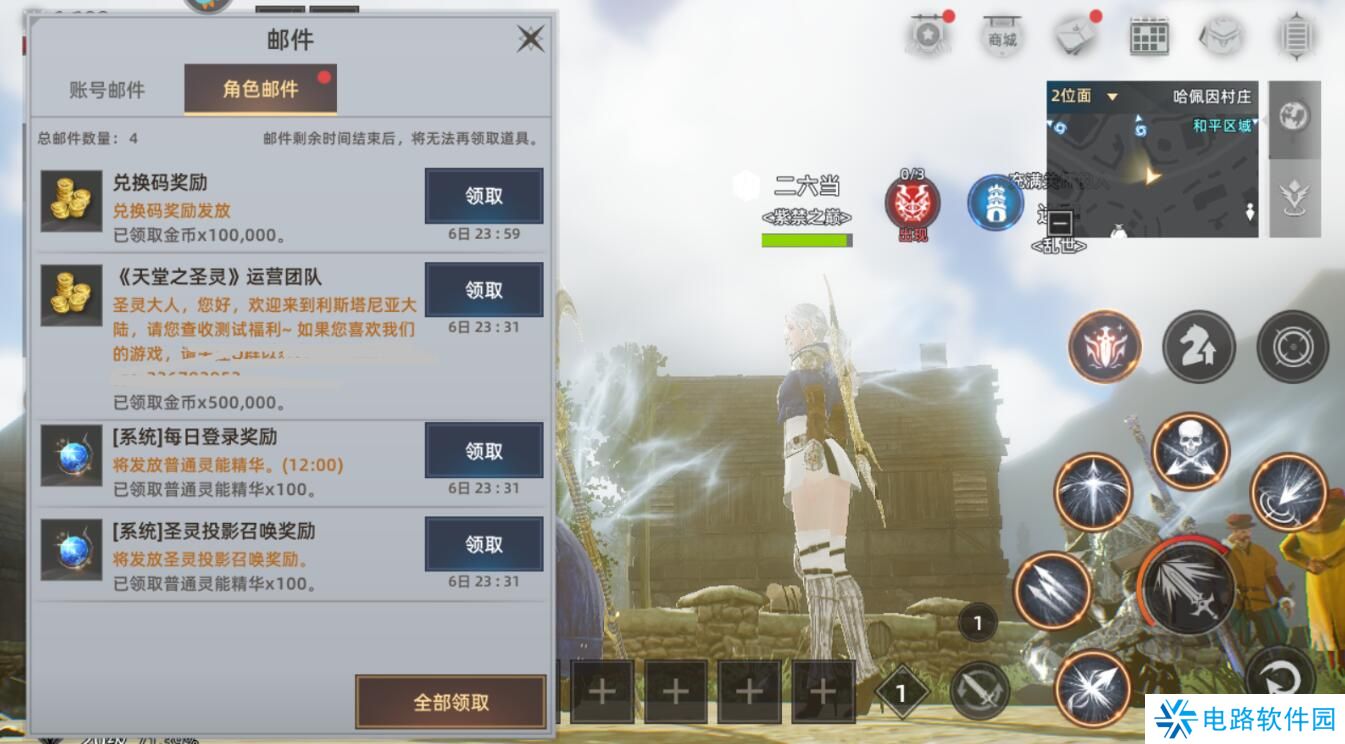Select the horse mount icon
This screenshot has width=1345, height=744.
[x=1199, y=347]
